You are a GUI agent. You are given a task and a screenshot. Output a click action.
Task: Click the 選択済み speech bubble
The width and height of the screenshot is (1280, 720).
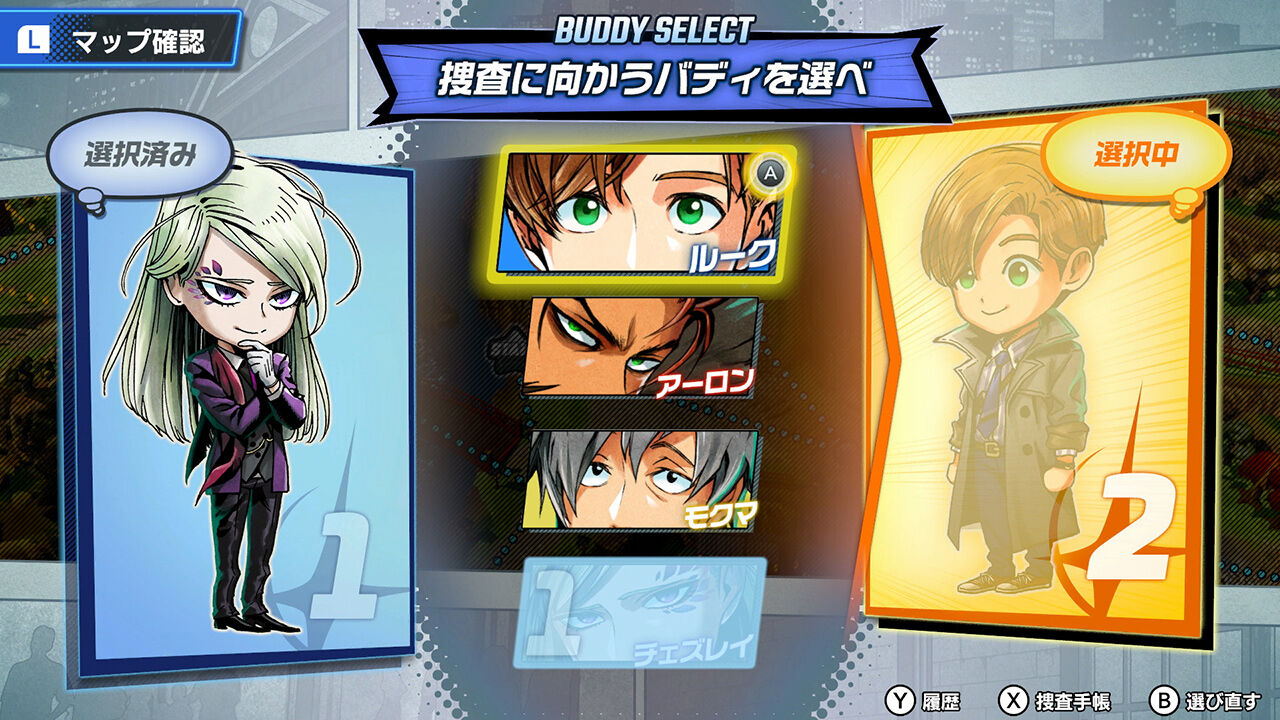140,153
